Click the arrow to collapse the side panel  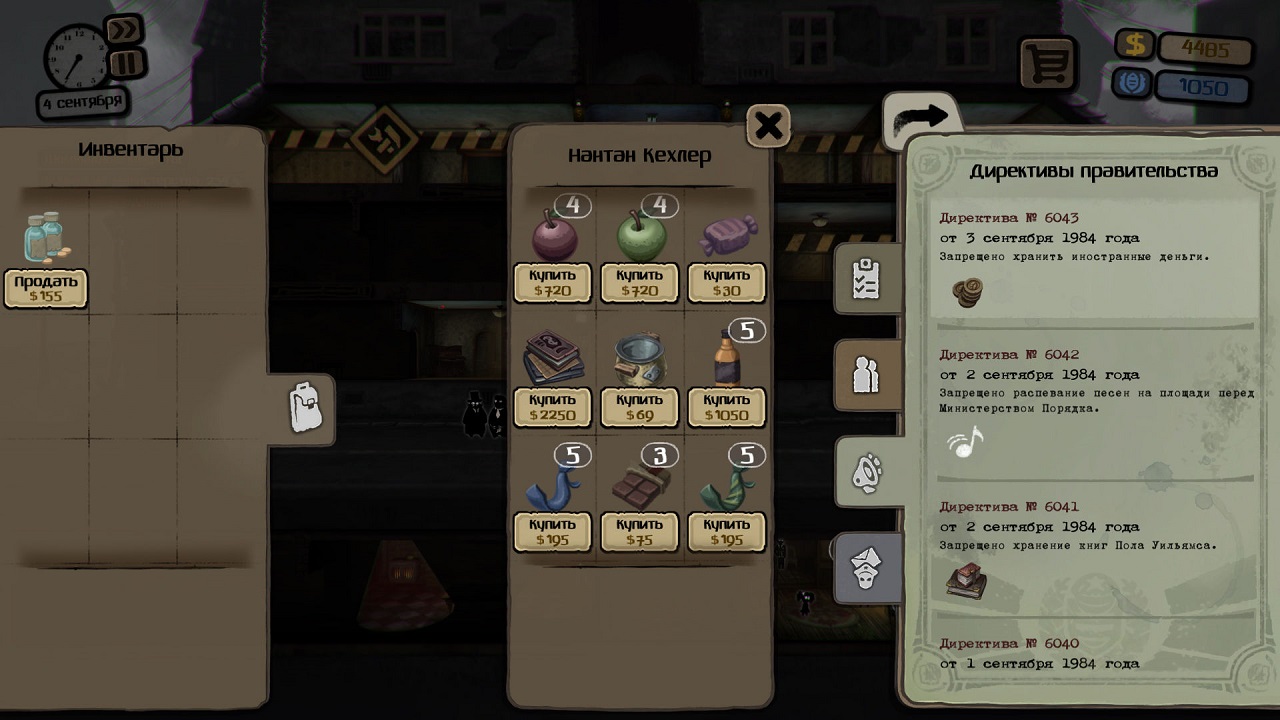(921, 118)
